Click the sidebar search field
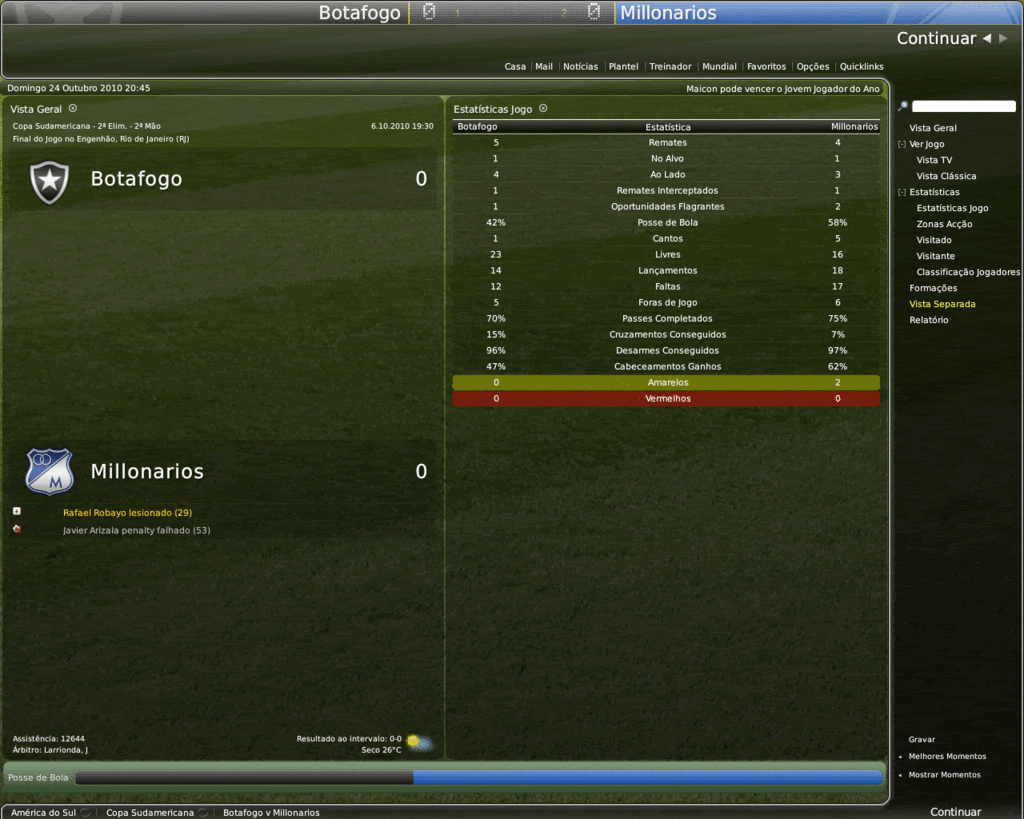This screenshot has width=1024, height=819. pyautogui.click(x=963, y=106)
